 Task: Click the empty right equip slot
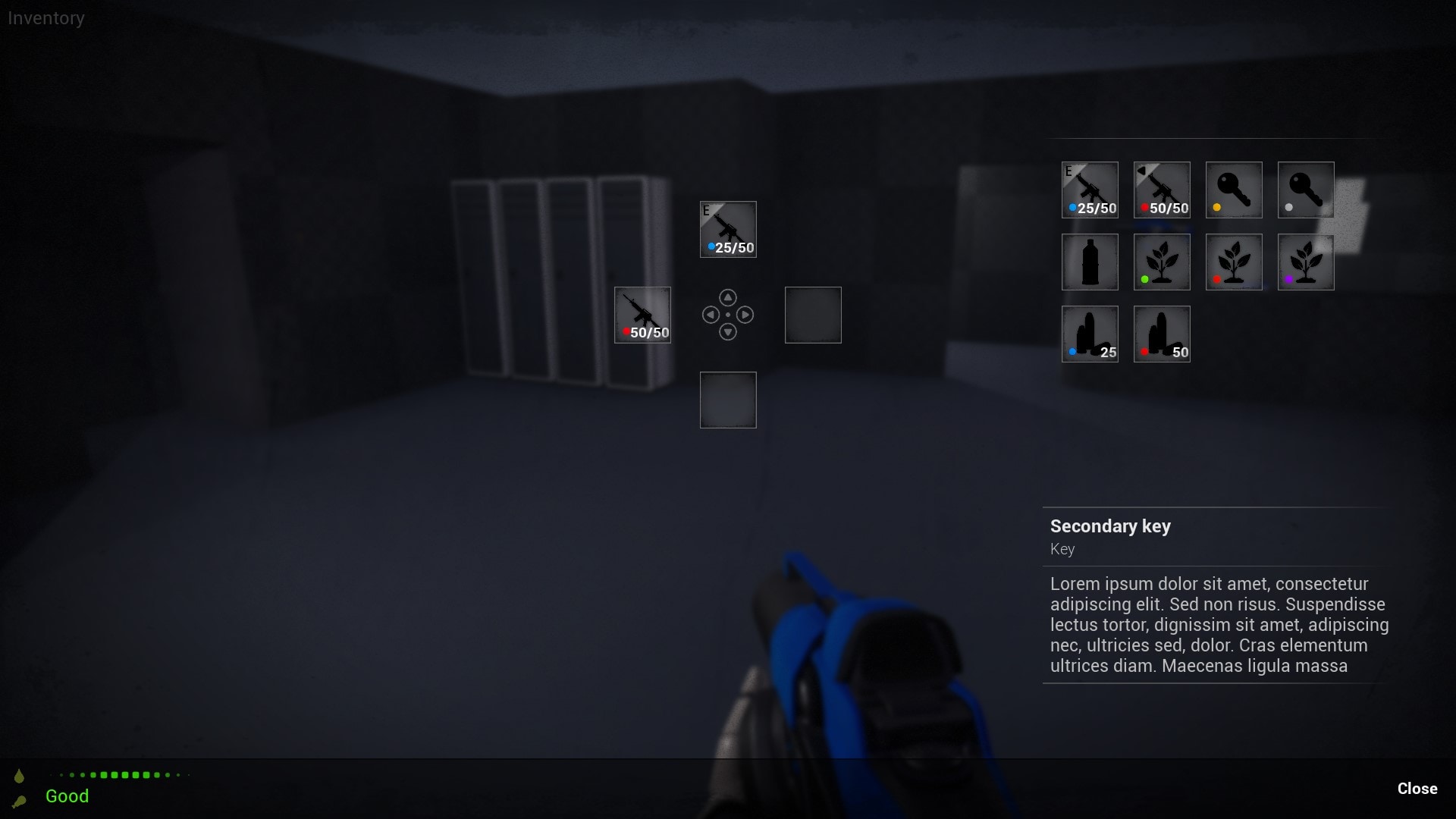812,315
